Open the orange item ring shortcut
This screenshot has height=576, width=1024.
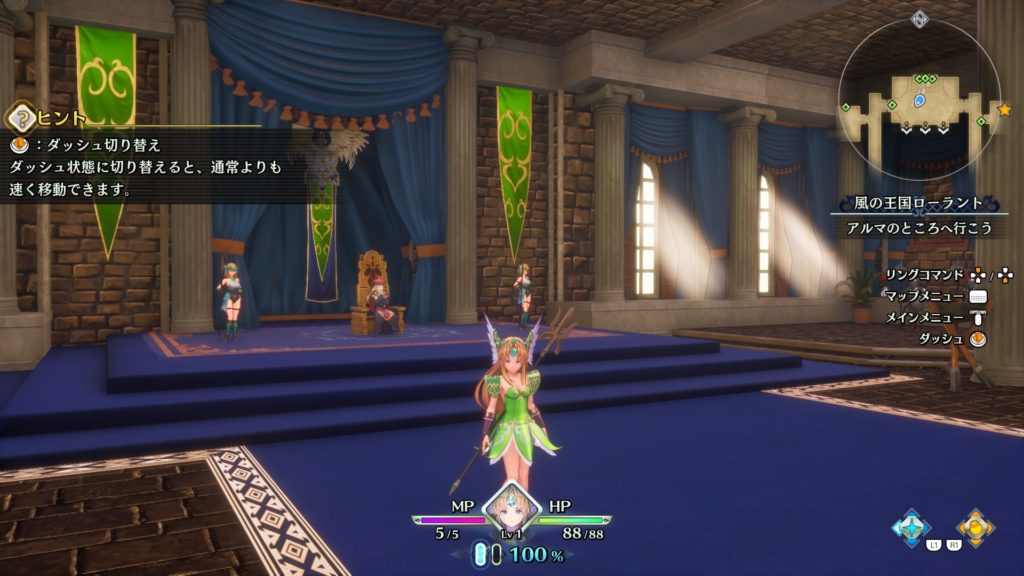click(x=974, y=527)
